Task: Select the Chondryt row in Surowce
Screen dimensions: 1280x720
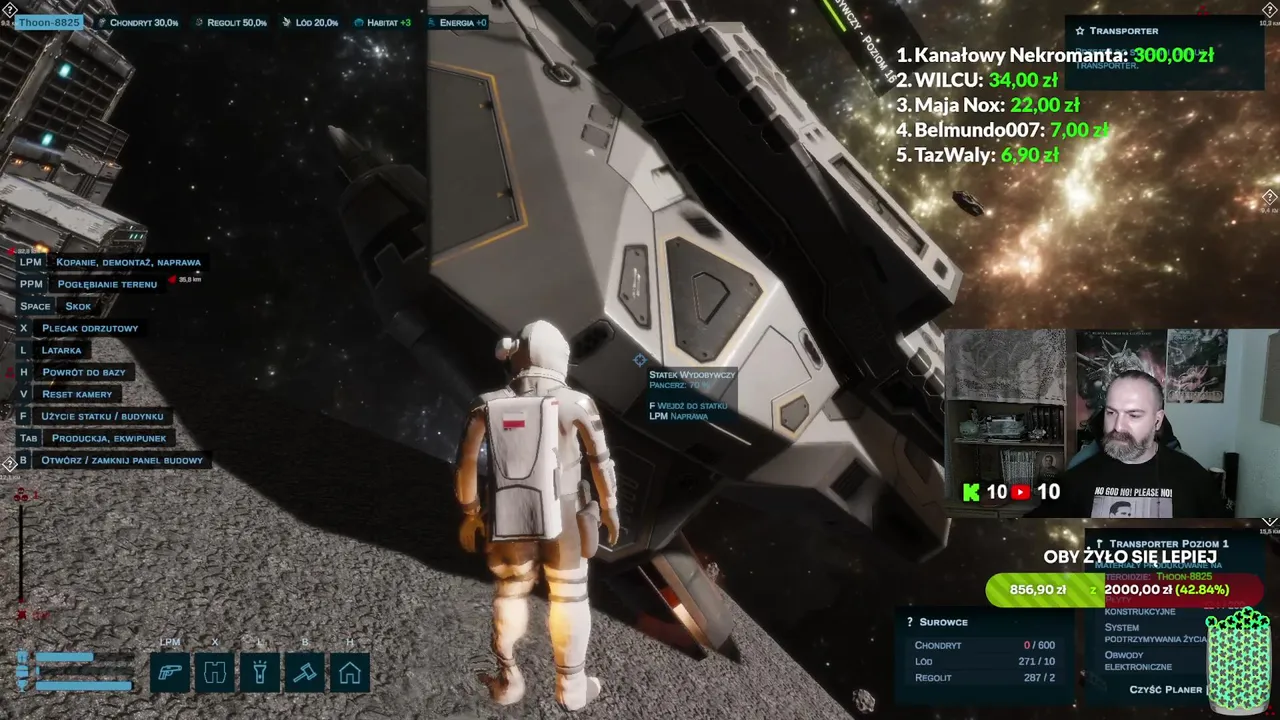Action: click(984, 646)
